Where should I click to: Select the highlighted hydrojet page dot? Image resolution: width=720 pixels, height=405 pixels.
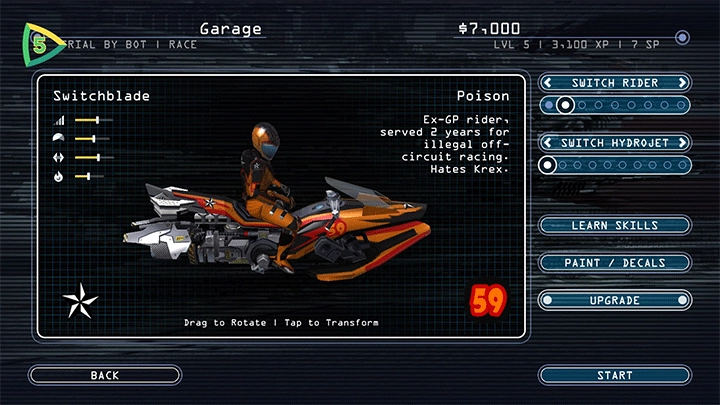coord(548,164)
